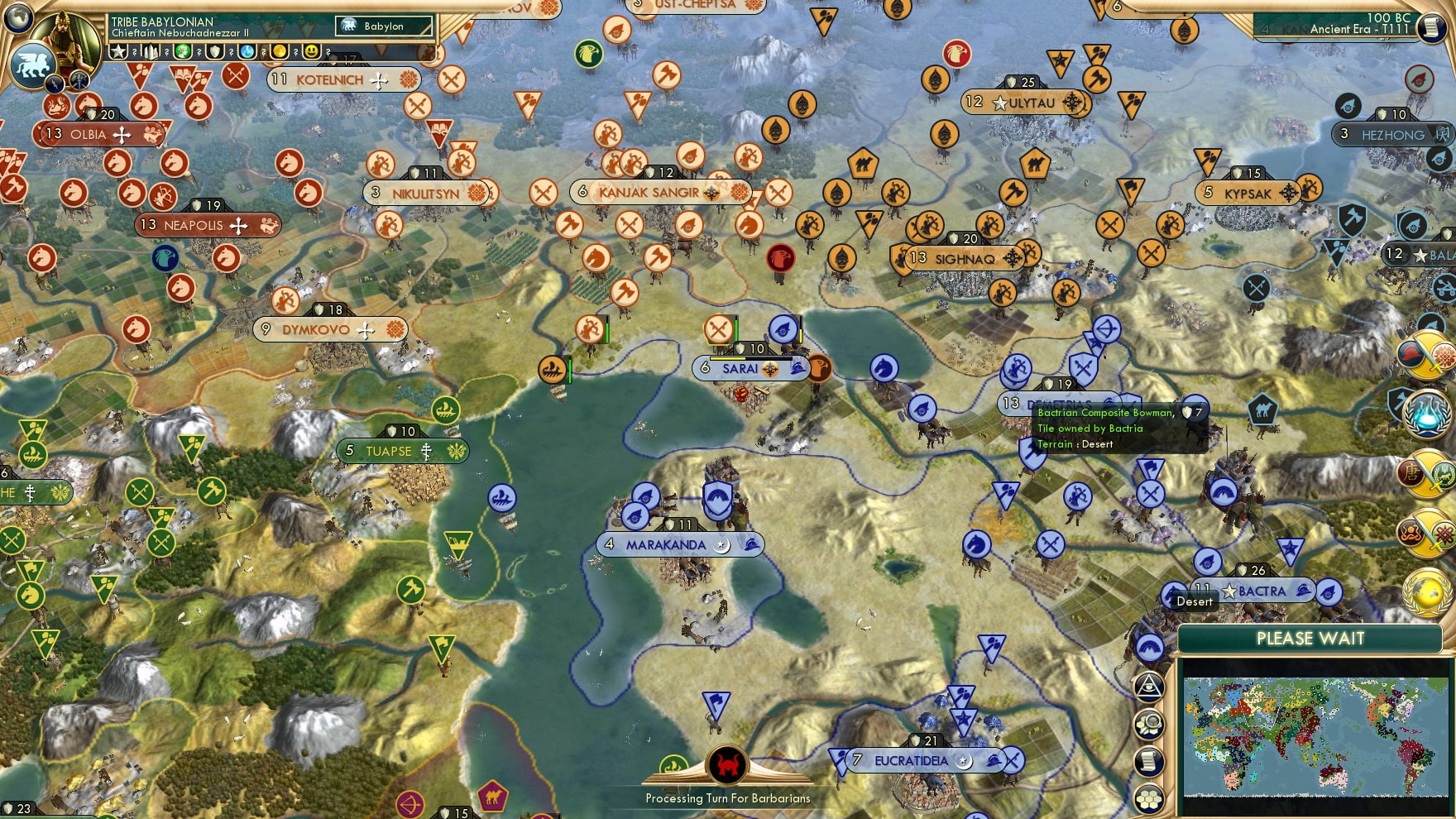
Task: Toggle the hex grid overlay icon
Action: click(x=1147, y=799)
